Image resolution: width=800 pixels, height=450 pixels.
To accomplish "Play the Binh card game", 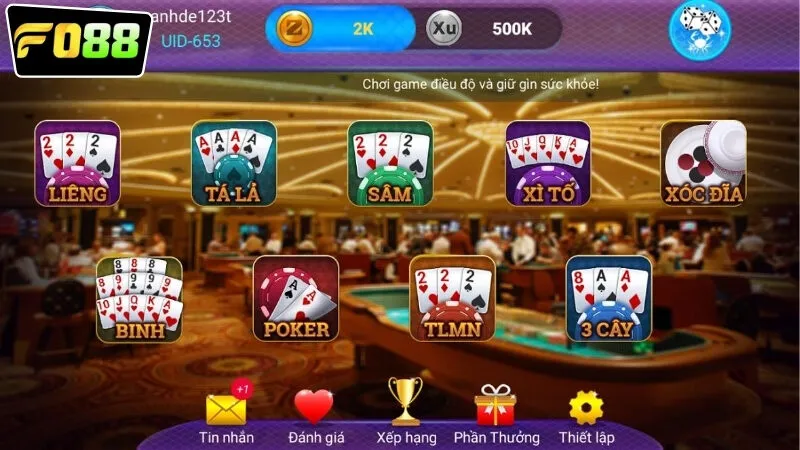I will coord(139,299).
